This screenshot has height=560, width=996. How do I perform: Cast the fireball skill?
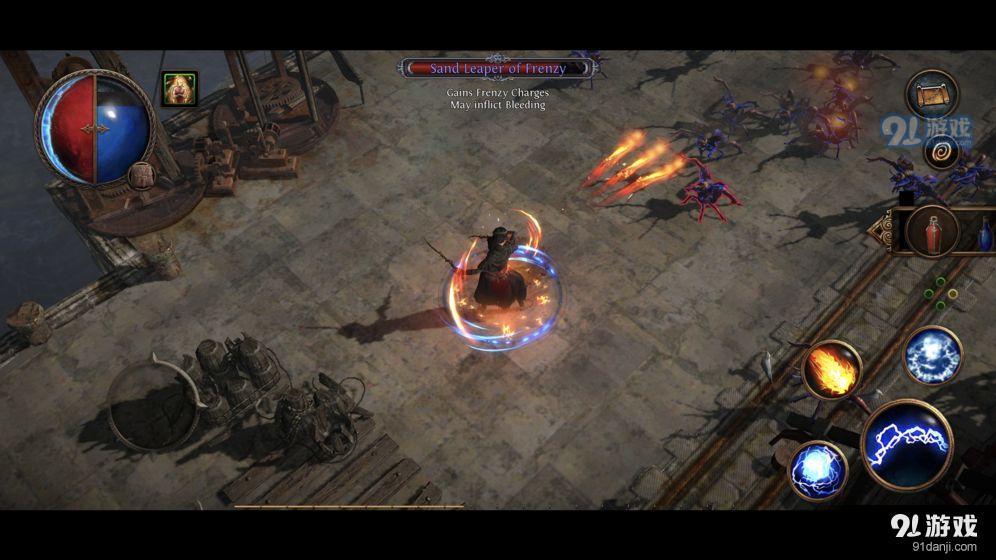tap(831, 369)
